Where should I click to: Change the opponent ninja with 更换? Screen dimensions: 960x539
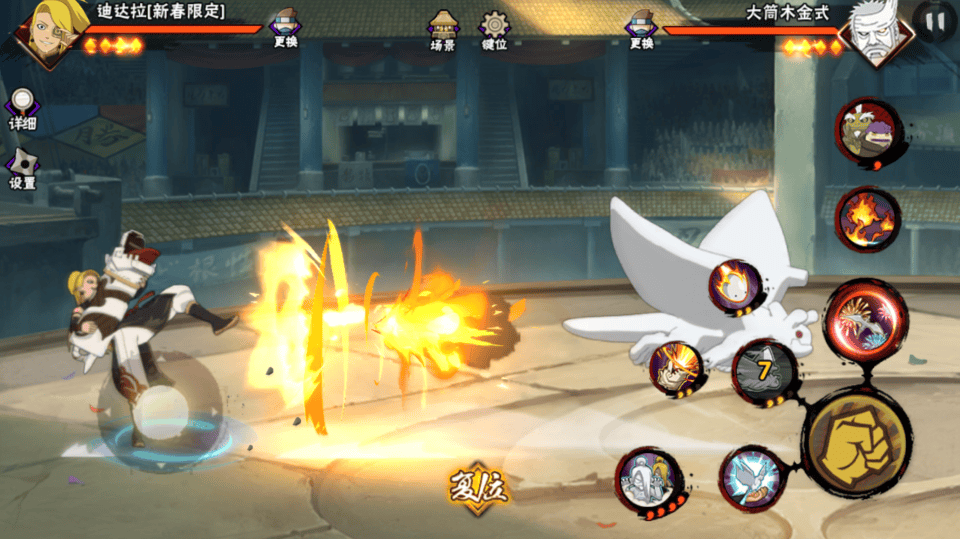coord(641,28)
